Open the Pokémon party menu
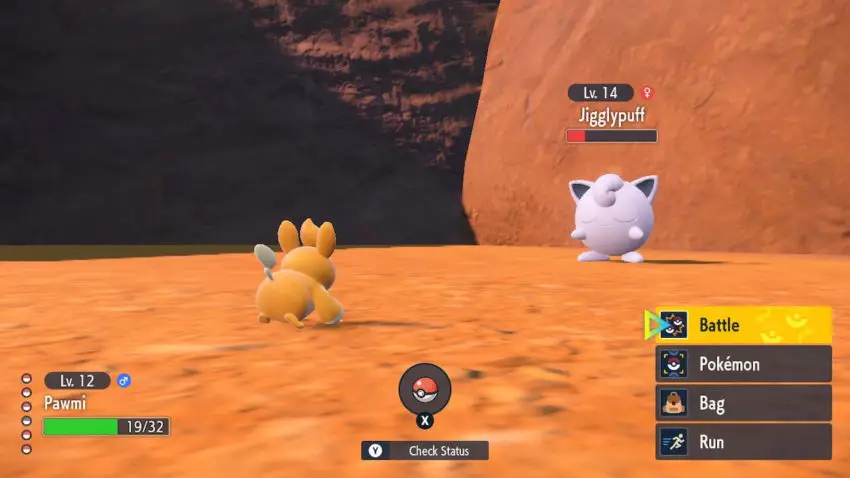 click(743, 364)
